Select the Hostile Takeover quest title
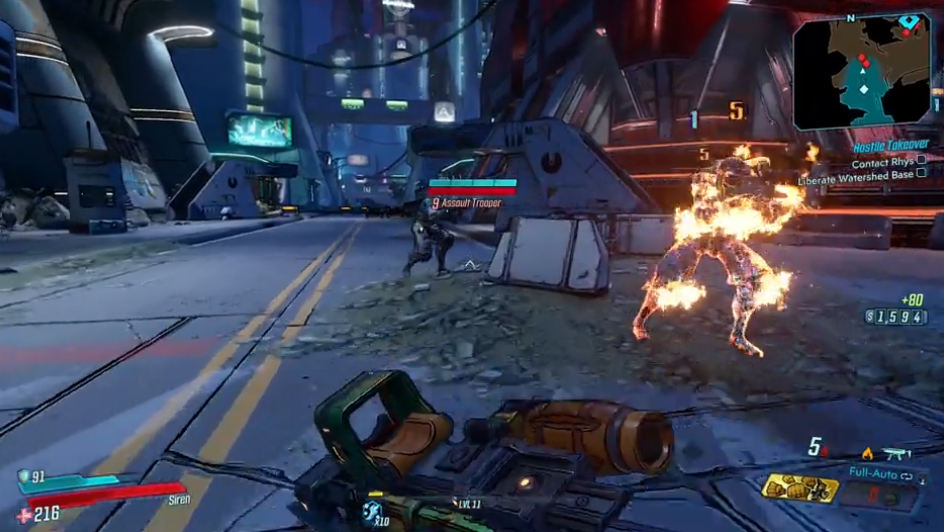The height and width of the screenshot is (532, 944). pos(889,144)
